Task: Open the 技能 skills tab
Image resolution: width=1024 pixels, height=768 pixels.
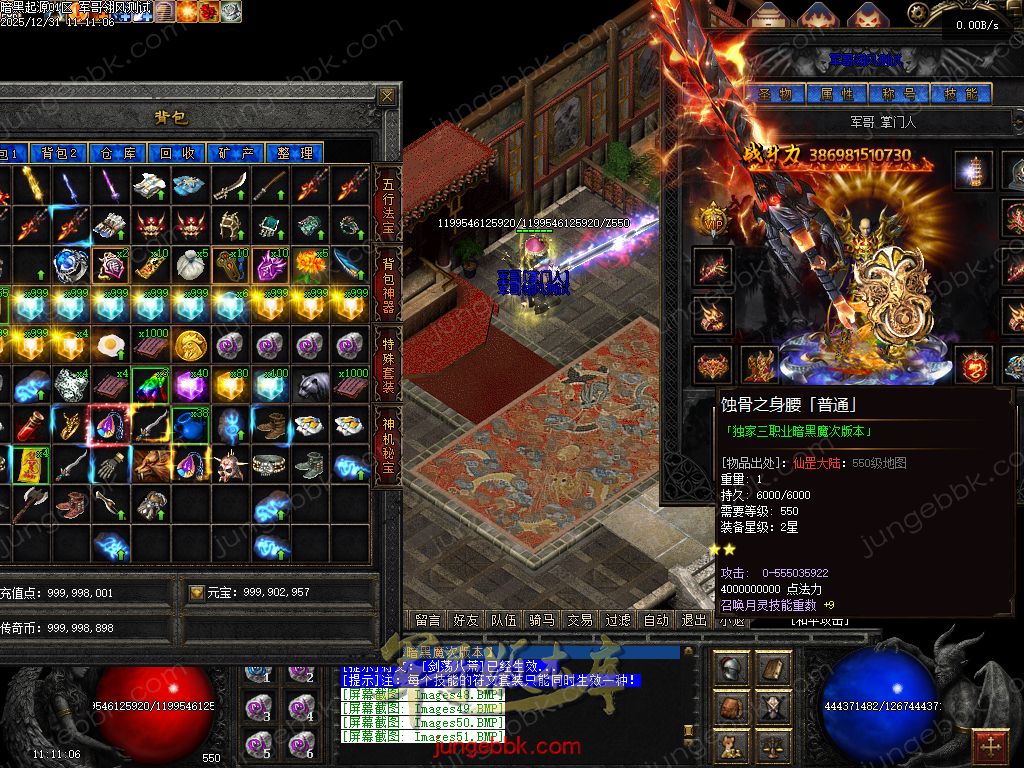Action: coord(960,94)
